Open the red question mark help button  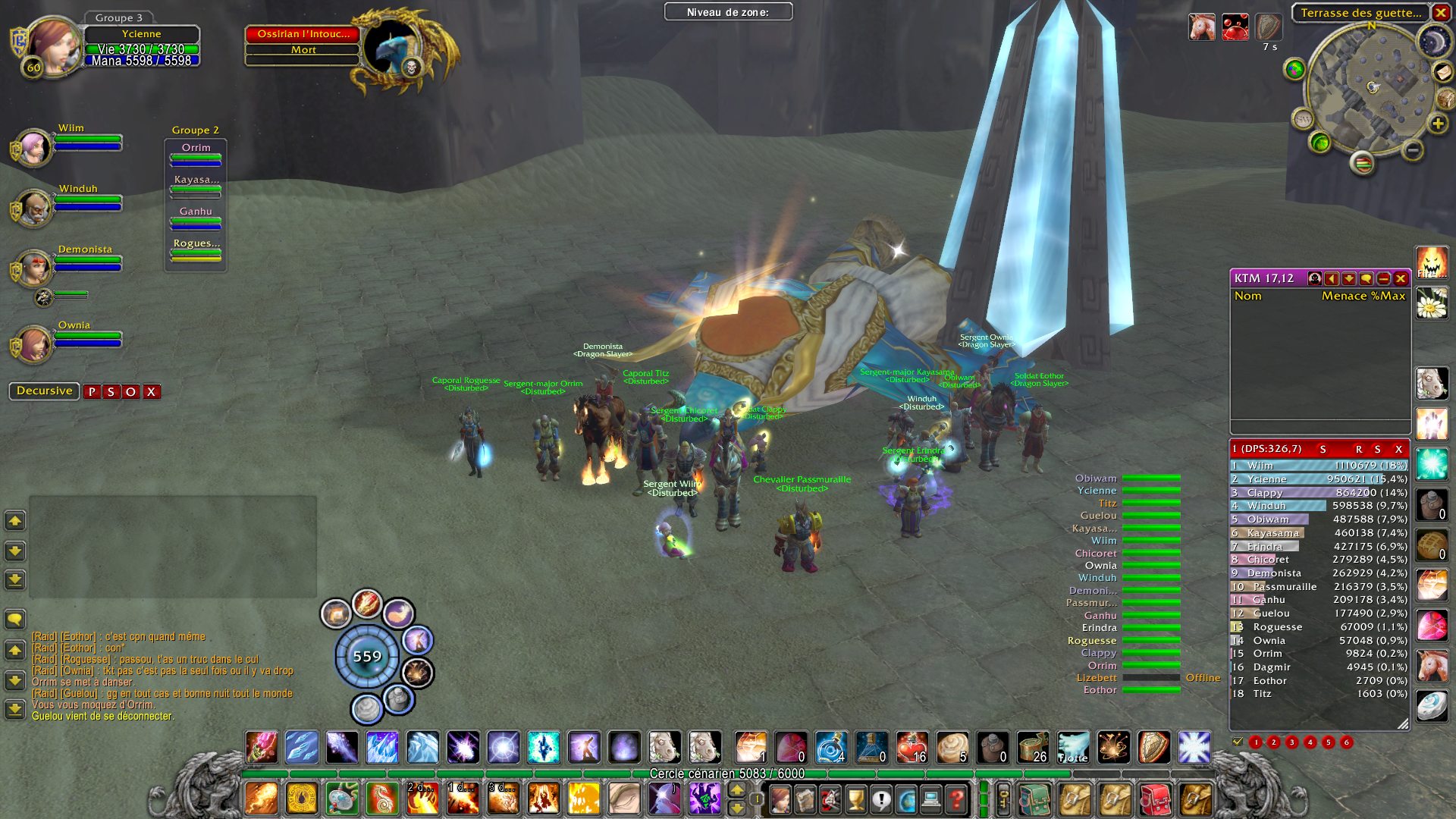point(957,799)
